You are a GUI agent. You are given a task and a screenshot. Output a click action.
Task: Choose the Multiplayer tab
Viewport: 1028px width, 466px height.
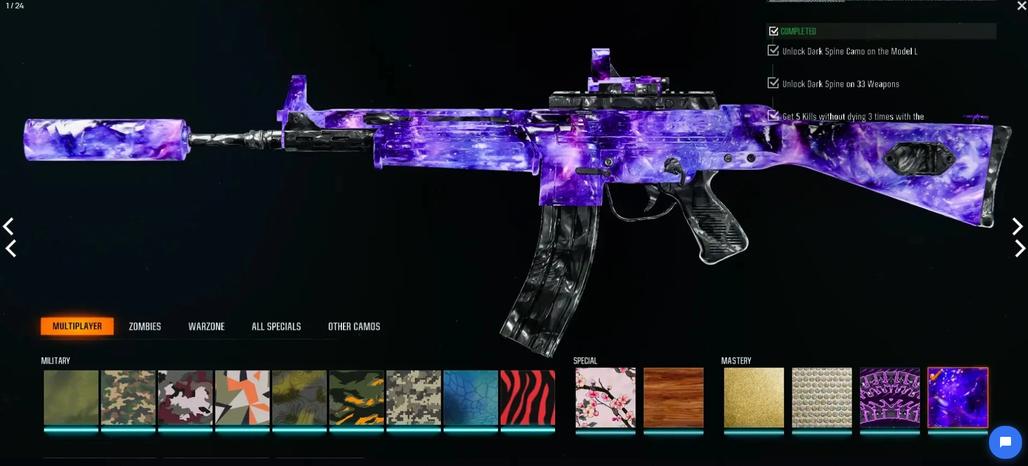click(x=77, y=327)
